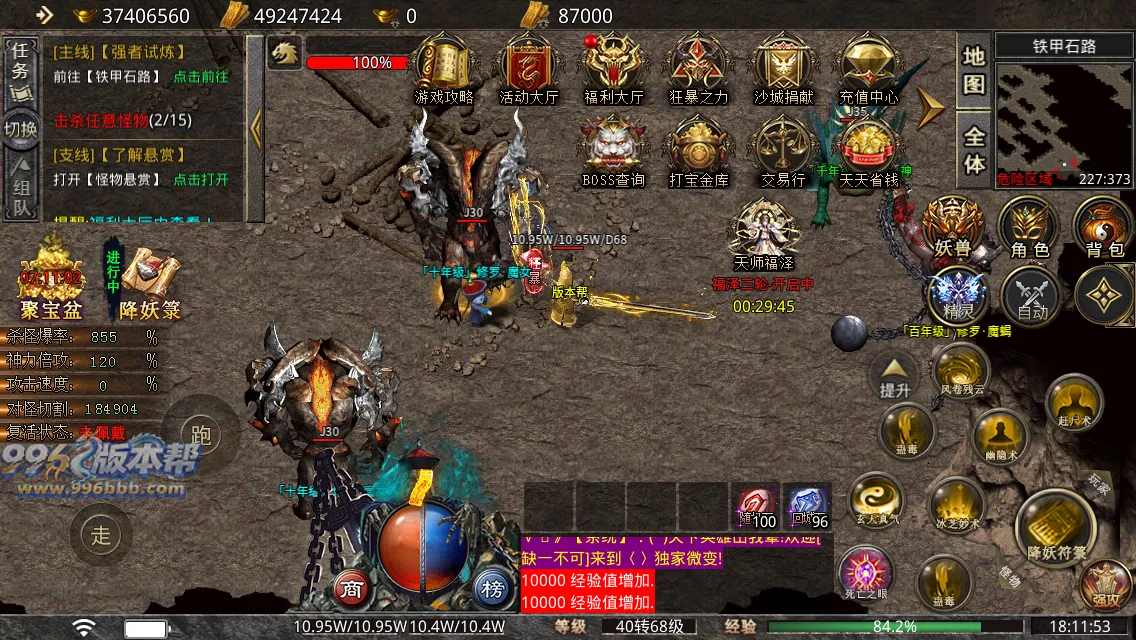Collapse the quest panel with the arrow
This screenshot has width=1136, height=640.
pyautogui.click(x=255, y=128)
